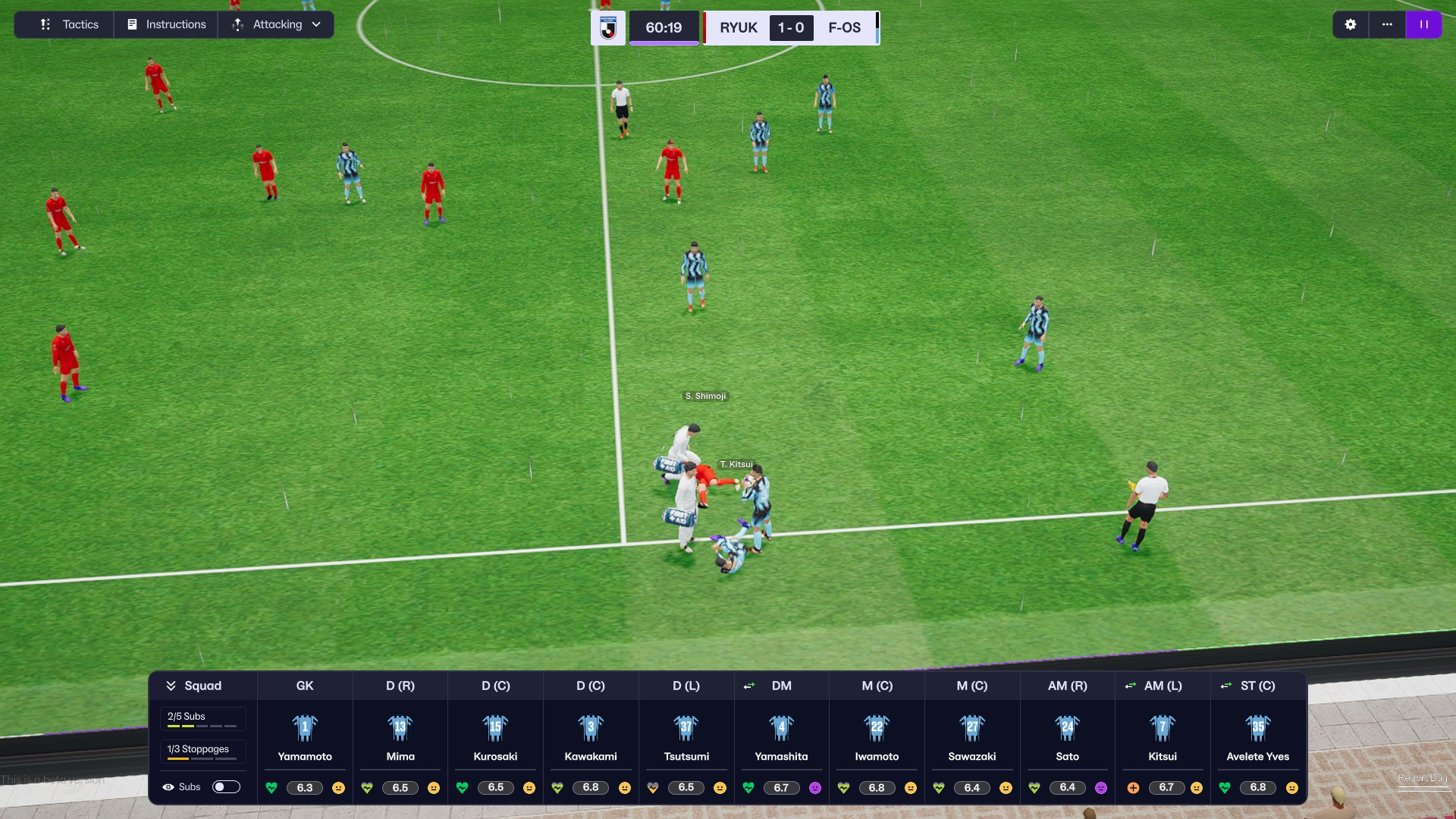Select Iwamoto's midfielder card
Screen dimensions: 1456x819
(x=877, y=737)
